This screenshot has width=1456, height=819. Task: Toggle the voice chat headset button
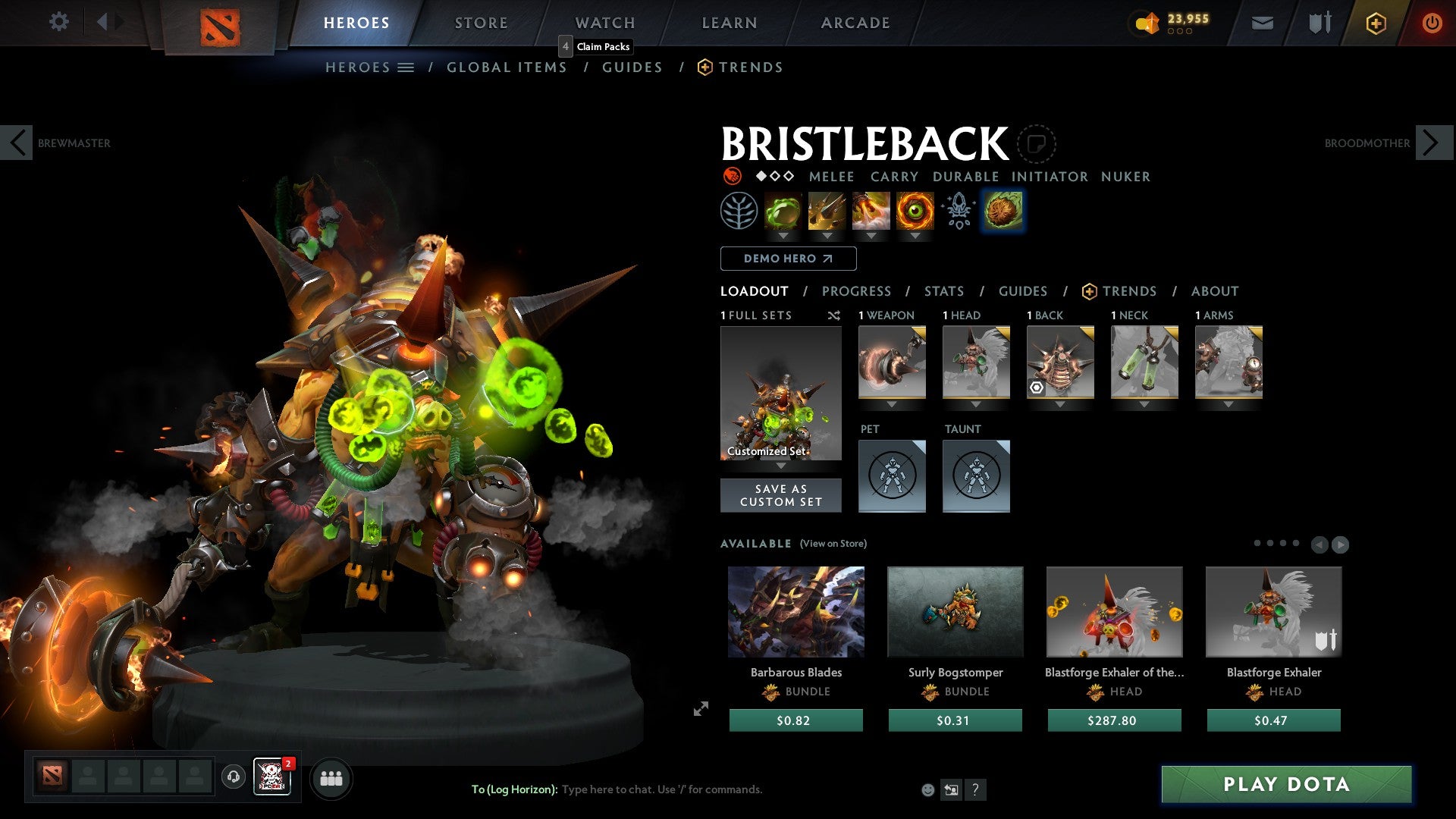click(233, 778)
